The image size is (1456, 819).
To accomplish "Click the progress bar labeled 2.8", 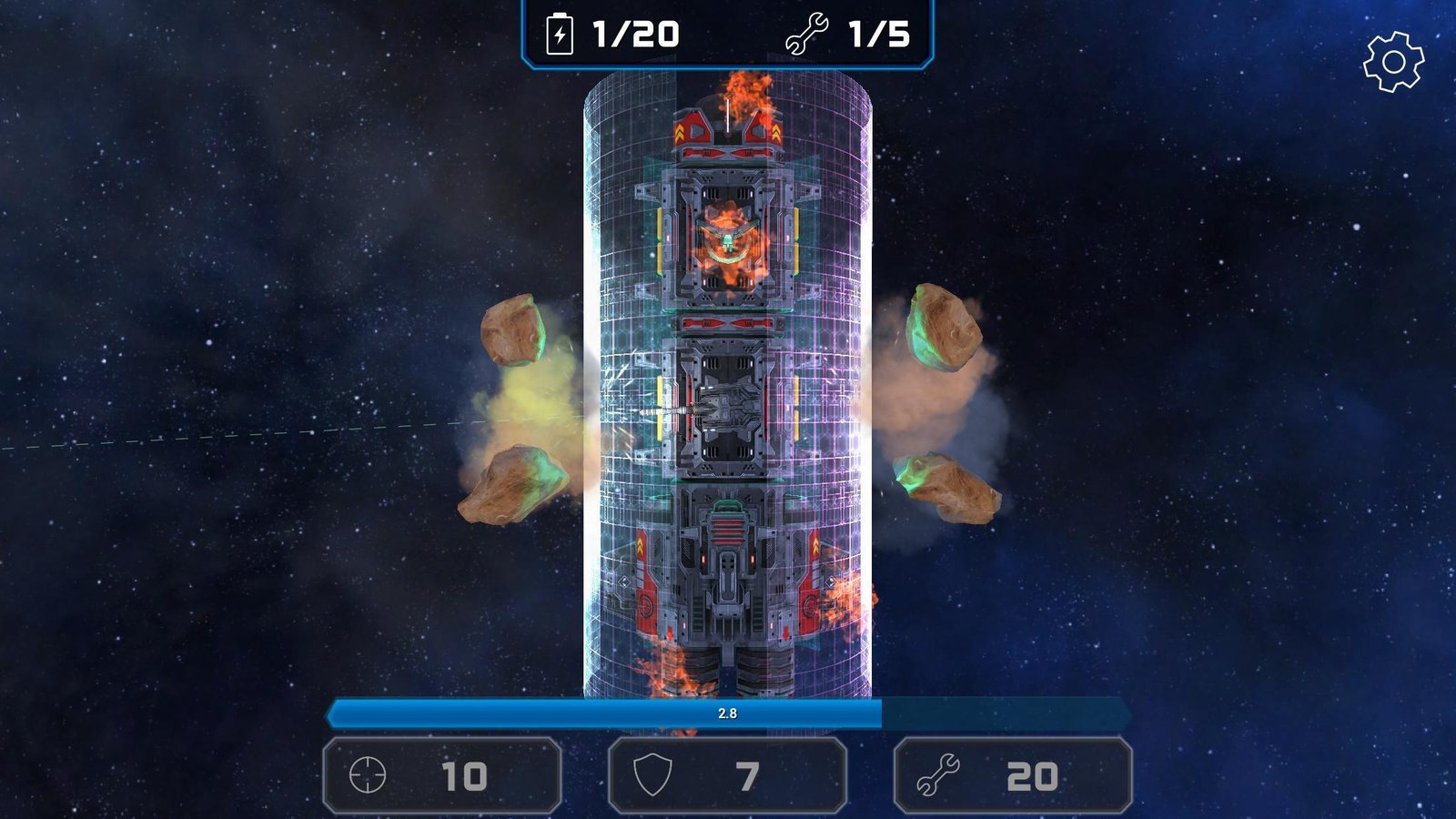I will (x=728, y=713).
